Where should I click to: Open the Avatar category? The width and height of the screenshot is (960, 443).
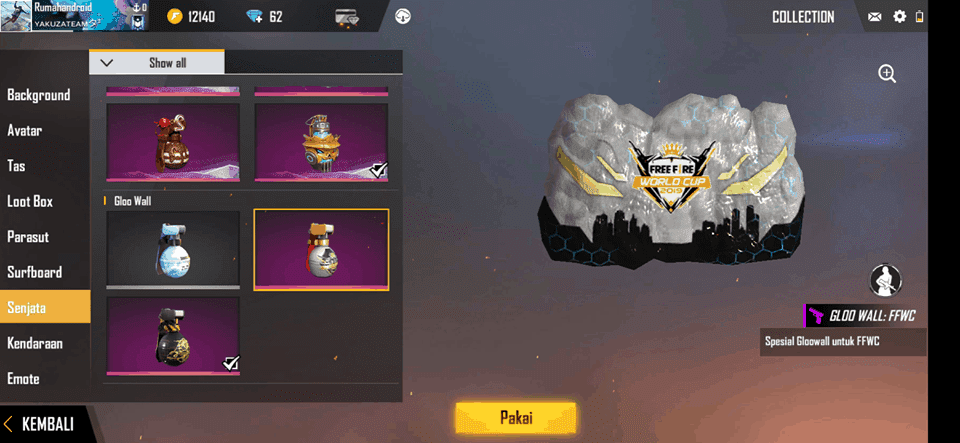pyautogui.click(x=25, y=130)
